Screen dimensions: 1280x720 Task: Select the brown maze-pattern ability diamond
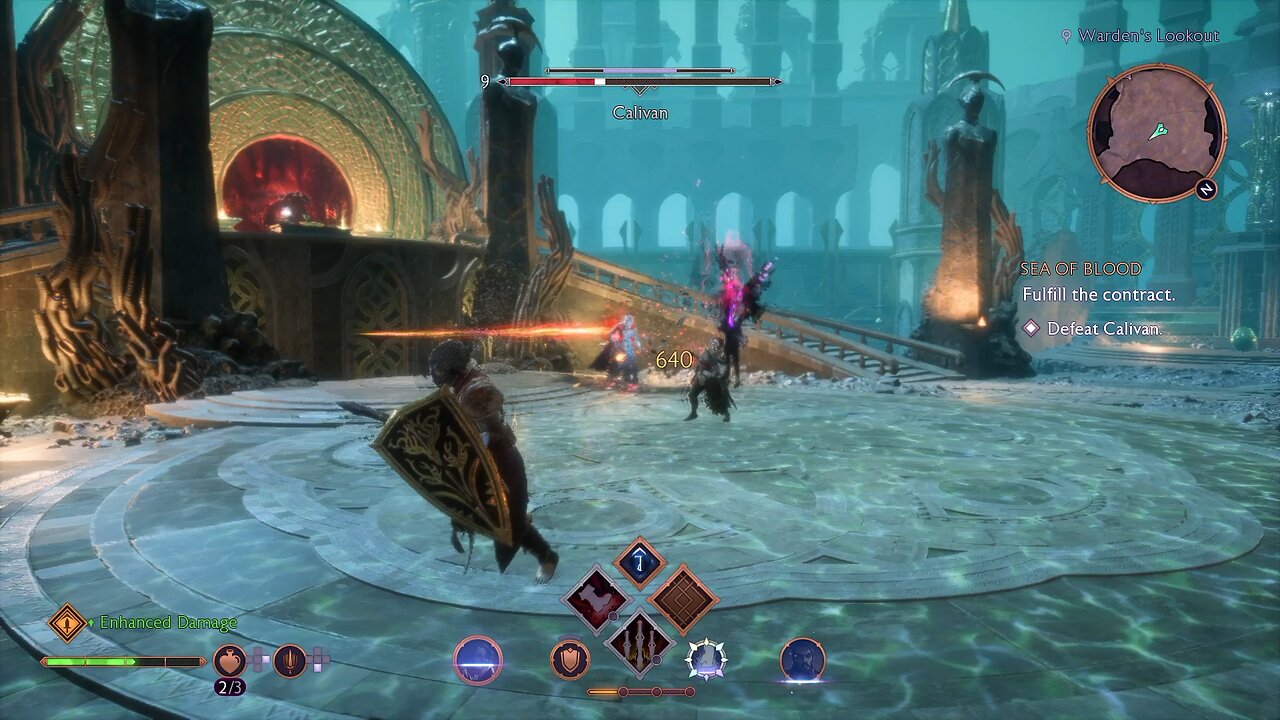click(x=683, y=600)
